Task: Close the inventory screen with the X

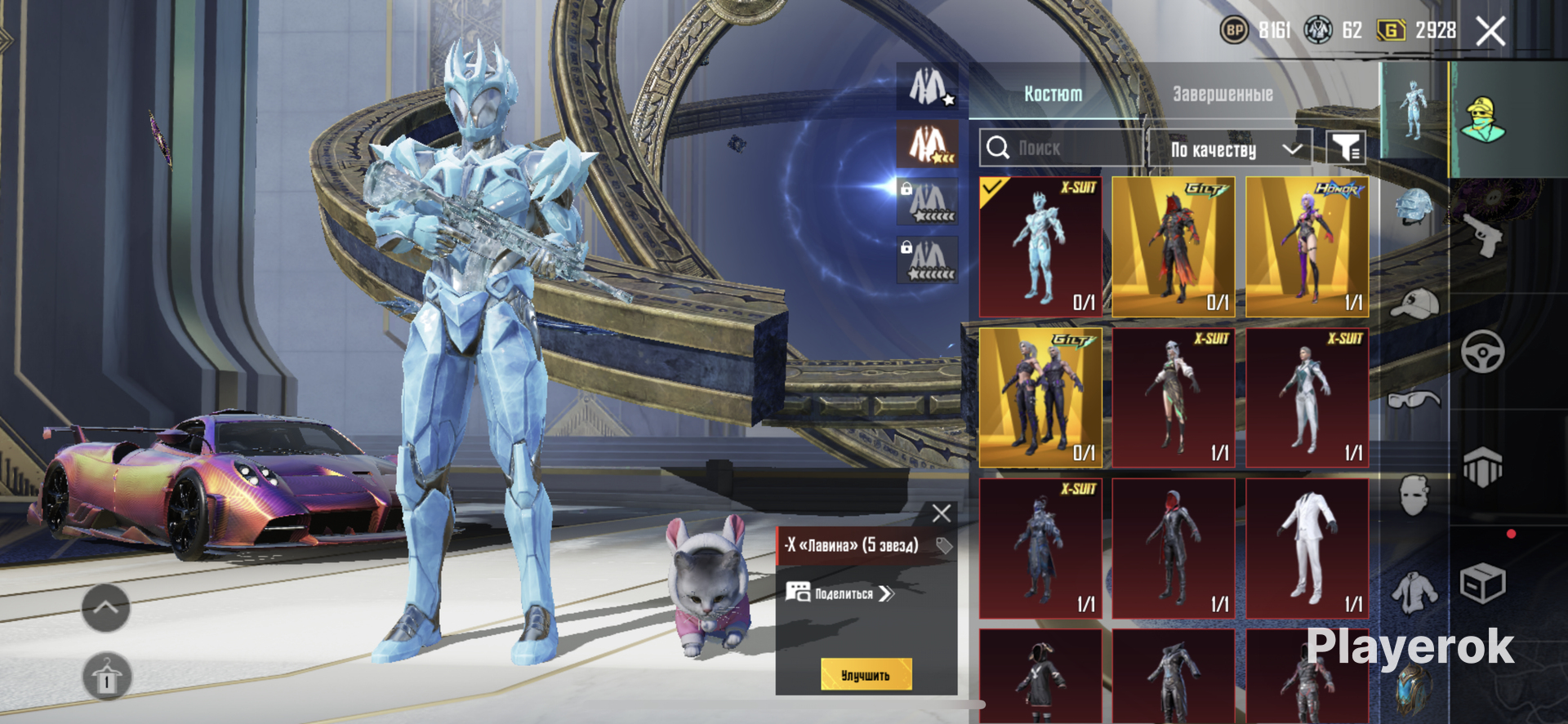Action: click(x=1491, y=32)
